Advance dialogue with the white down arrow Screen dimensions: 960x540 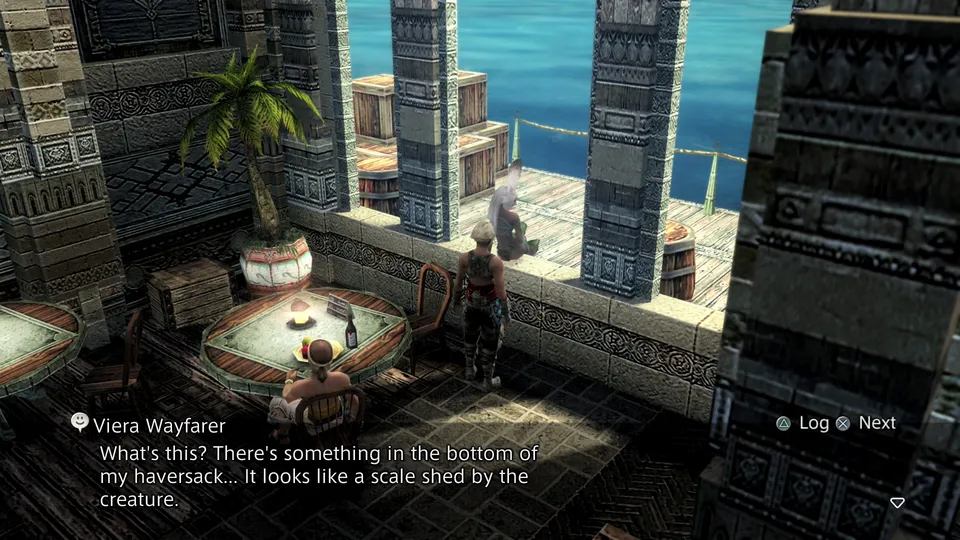pyautogui.click(x=897, y=502)
